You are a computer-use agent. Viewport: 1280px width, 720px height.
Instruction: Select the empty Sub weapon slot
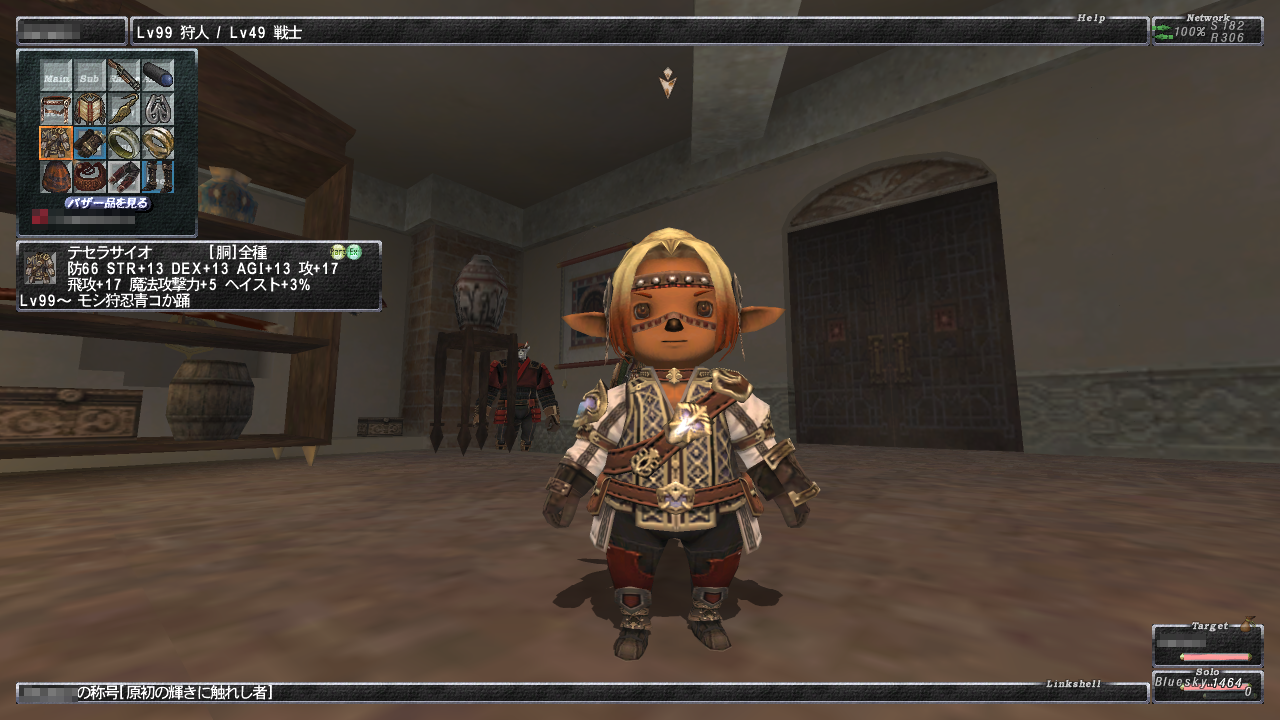(x=90, y=75)
